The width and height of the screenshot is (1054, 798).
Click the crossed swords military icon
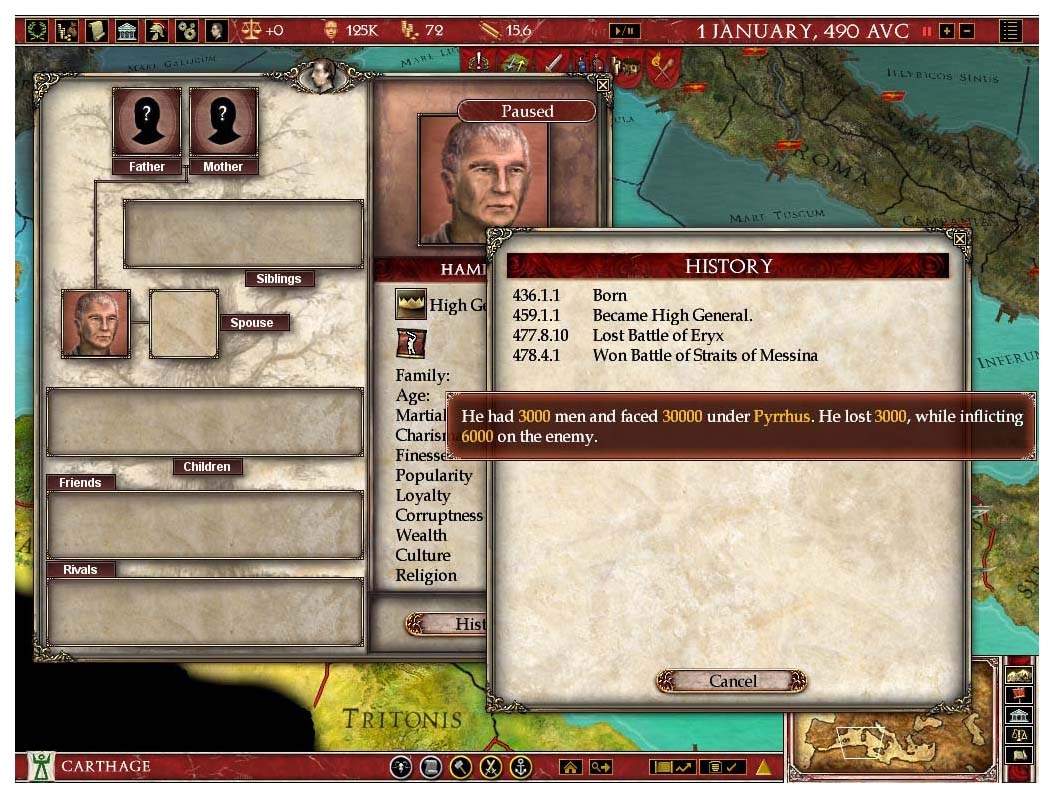[490, 767]
